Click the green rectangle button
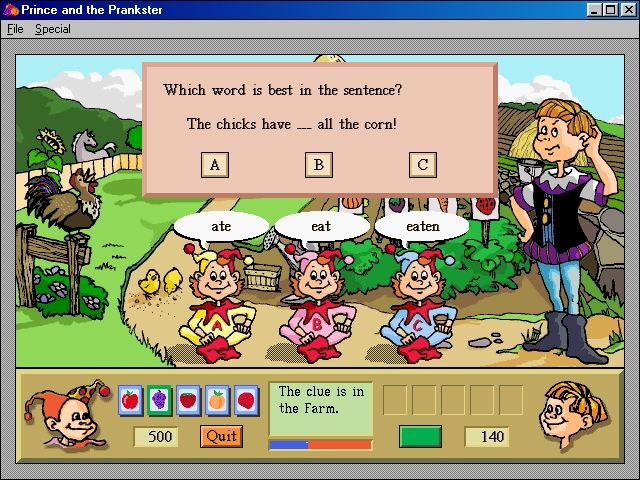Viewport: 640px width, 480px height. [x=420, y=436]
